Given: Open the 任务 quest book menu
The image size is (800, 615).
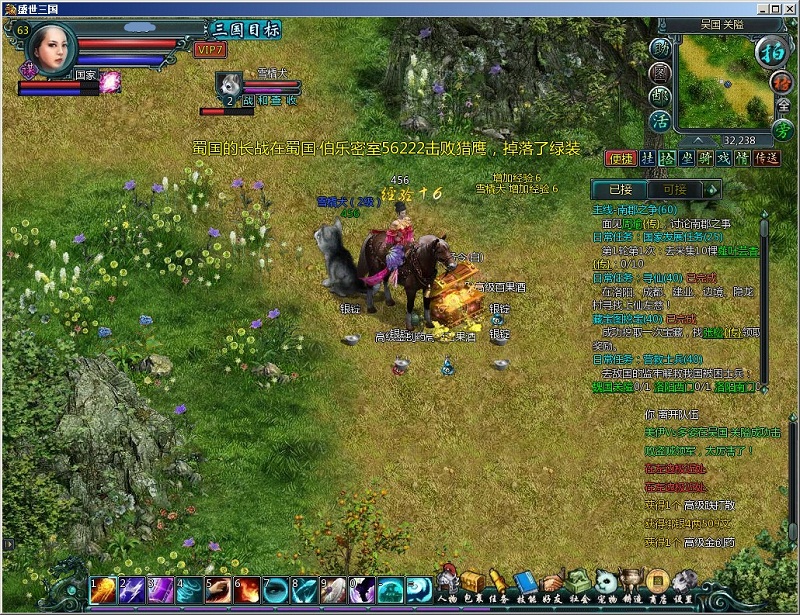Looking at the screenshot, I should (x=499, y=585).
